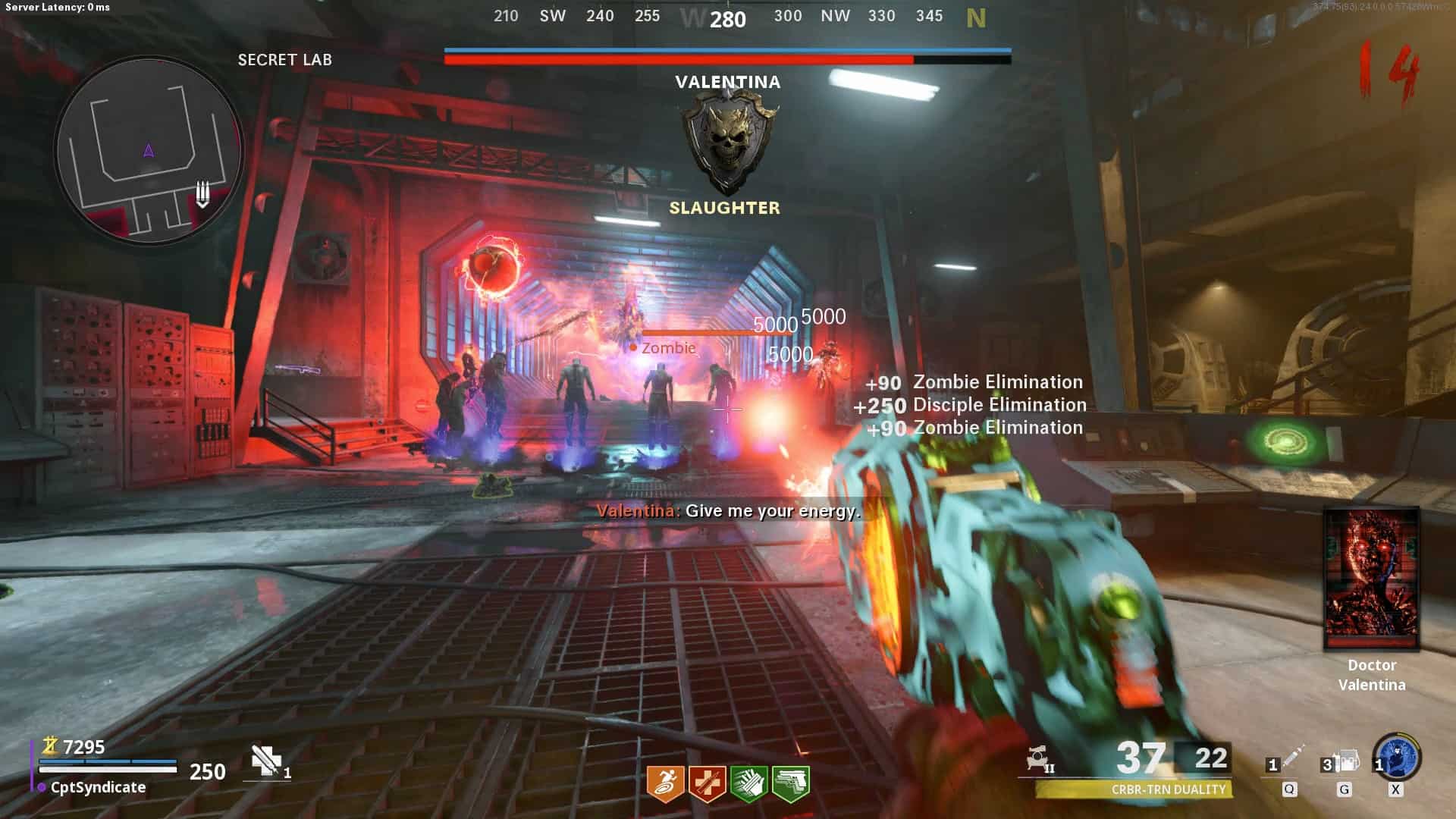Click the Quick Revive perk icon

click(x=707, y=783)
